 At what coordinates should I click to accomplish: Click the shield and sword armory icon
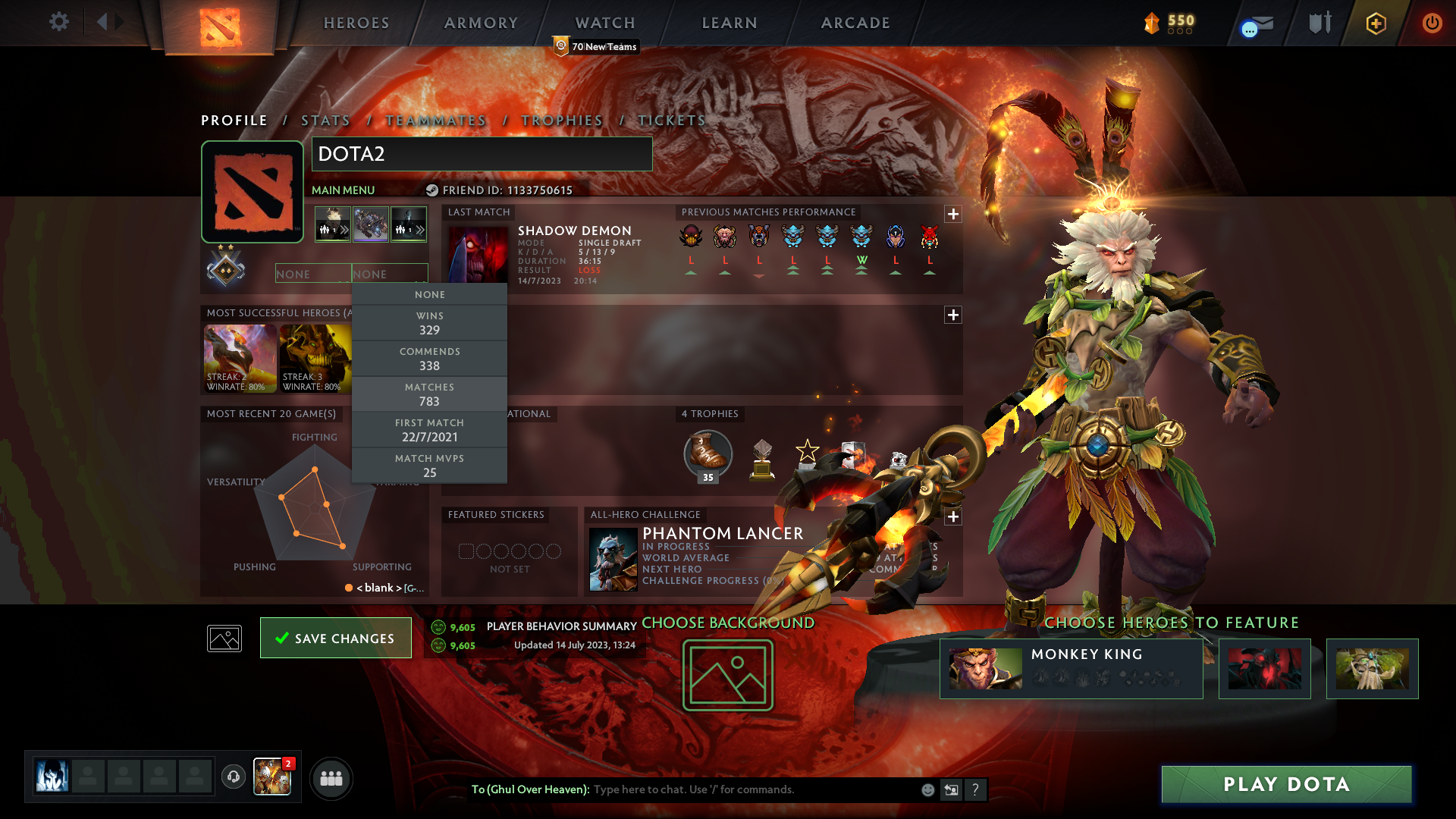[x=1319, y=23]
